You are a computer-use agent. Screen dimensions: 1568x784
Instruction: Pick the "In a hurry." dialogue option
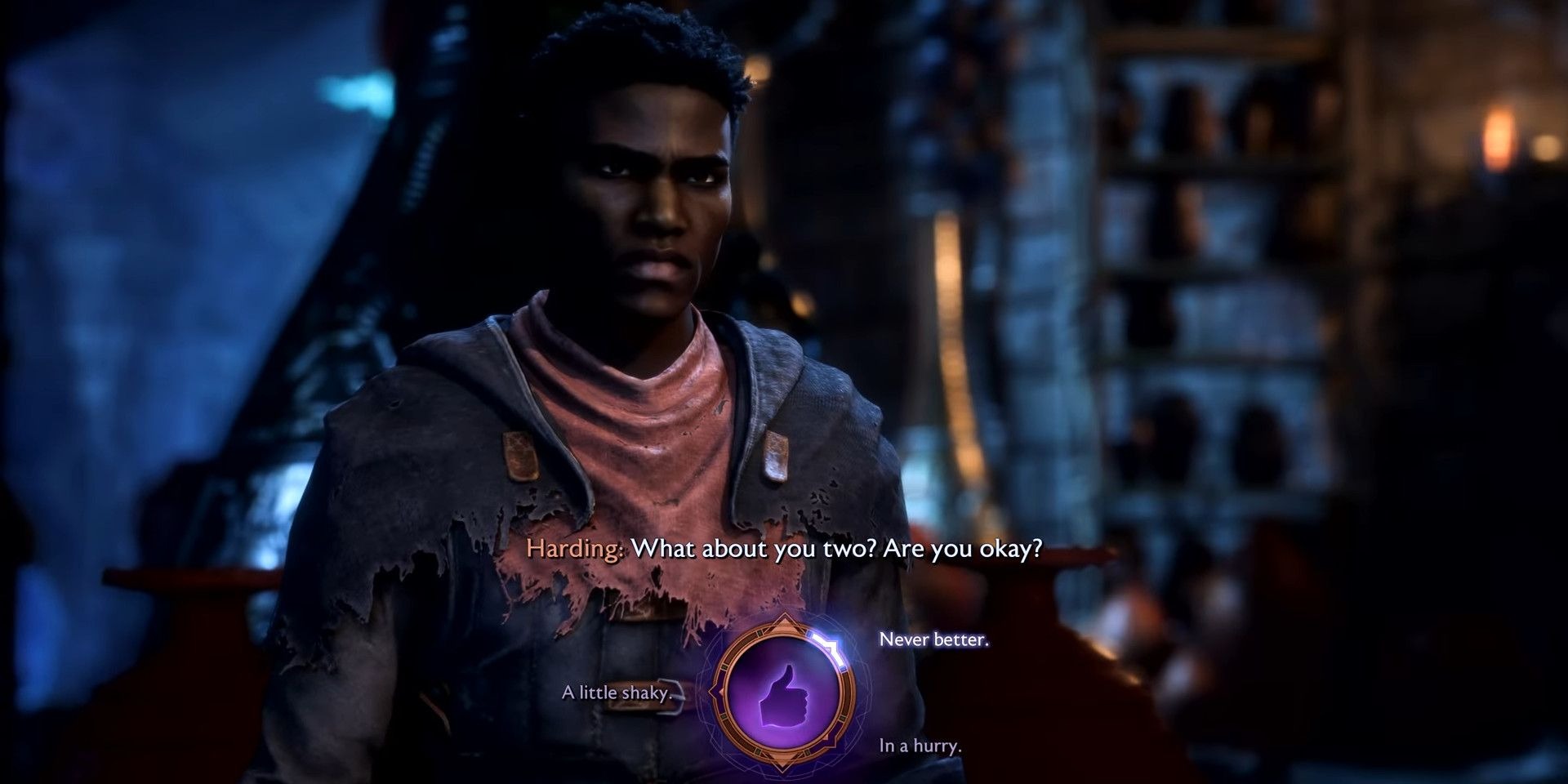[x=920, y=746]
